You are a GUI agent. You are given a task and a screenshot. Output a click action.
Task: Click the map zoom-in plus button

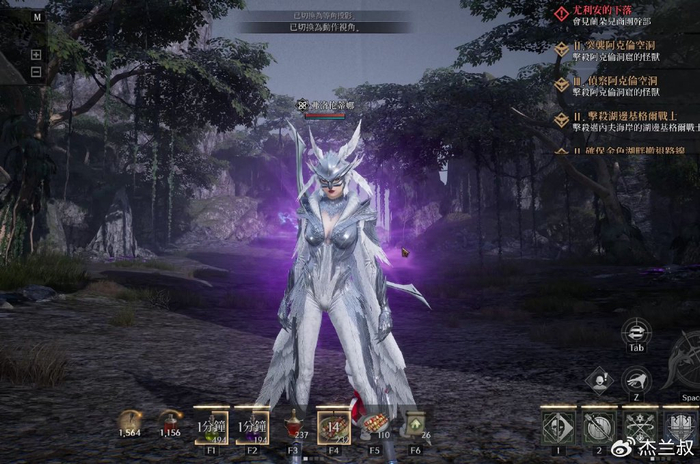pyautogui.click(x=36, y=54)
